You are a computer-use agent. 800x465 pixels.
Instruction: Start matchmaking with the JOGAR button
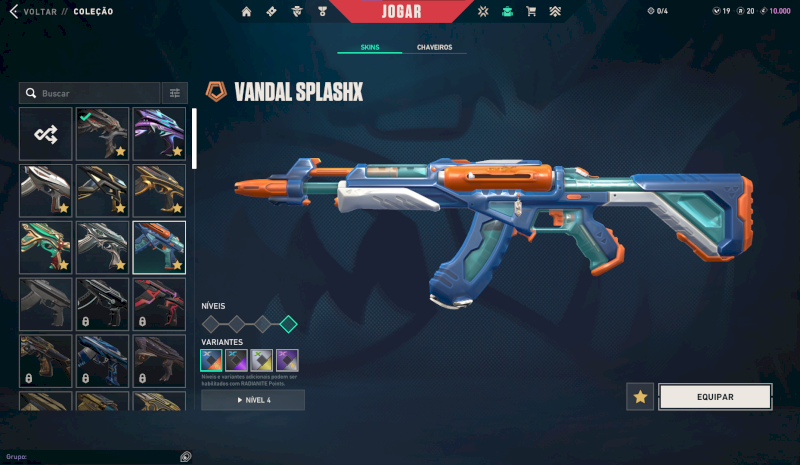pos(401,12)
